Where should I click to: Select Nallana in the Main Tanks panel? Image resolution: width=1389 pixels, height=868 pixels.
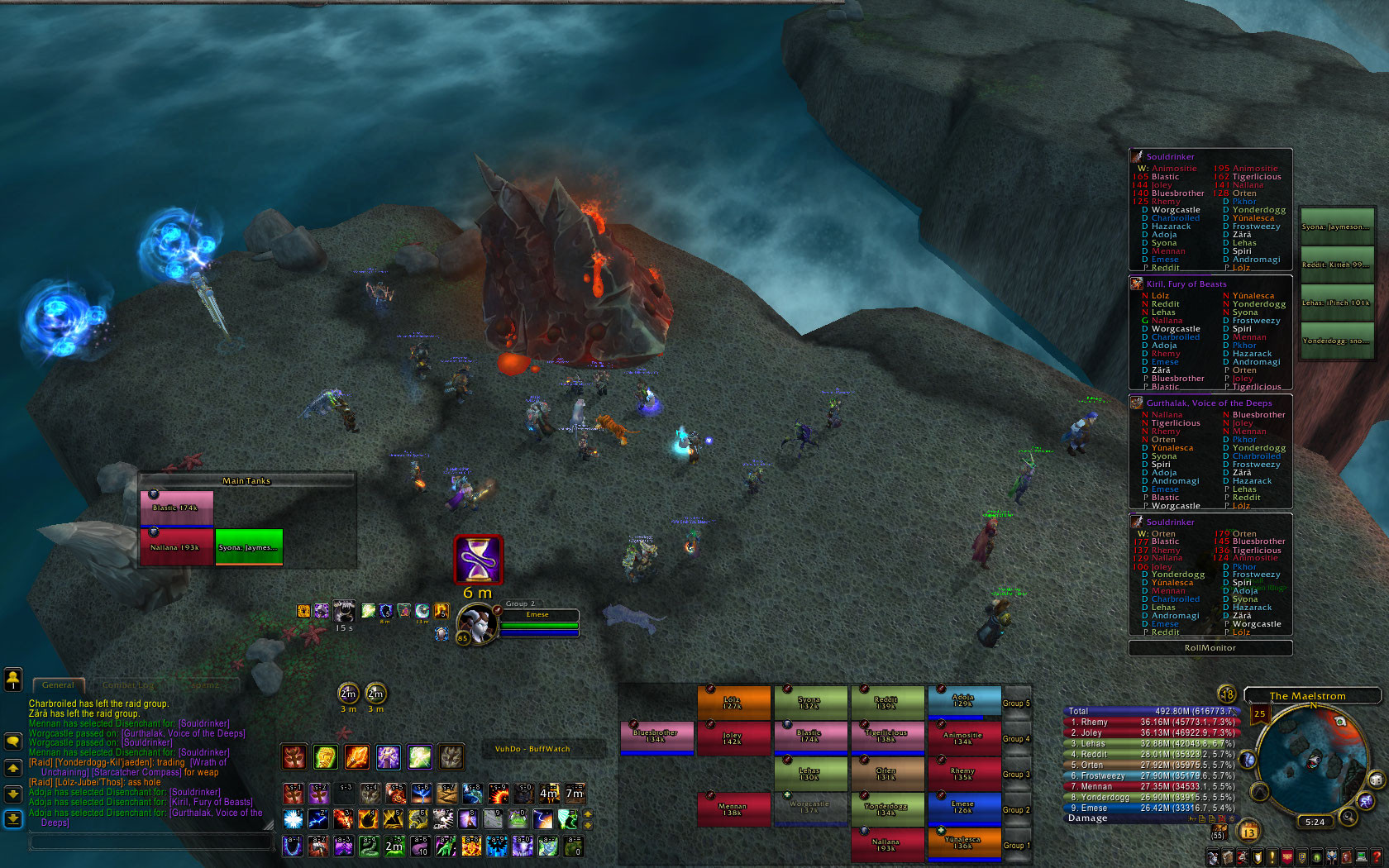[x=176, y=547]
